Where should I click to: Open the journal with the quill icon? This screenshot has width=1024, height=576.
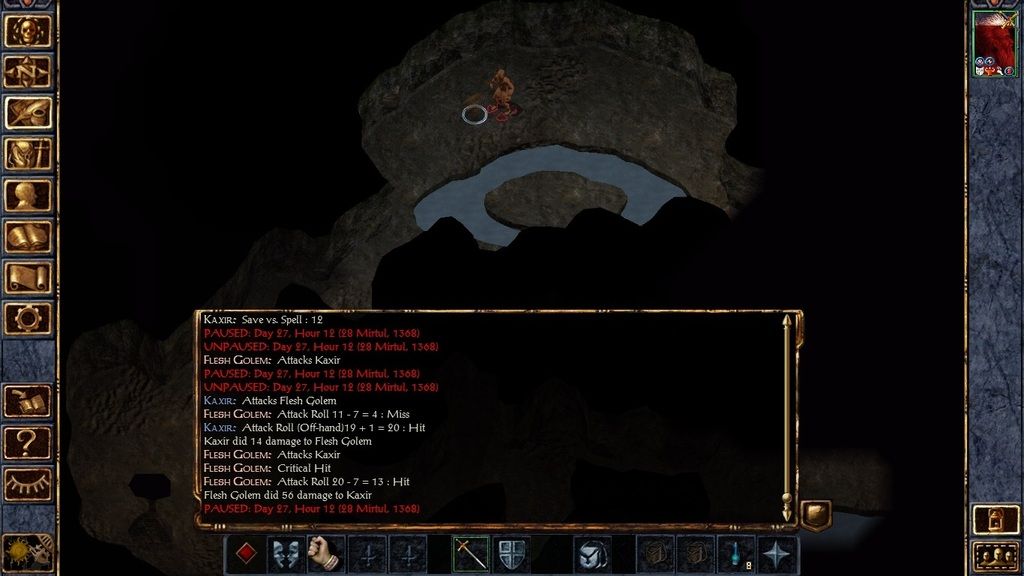pyautogui.click(x=28, y=112)
